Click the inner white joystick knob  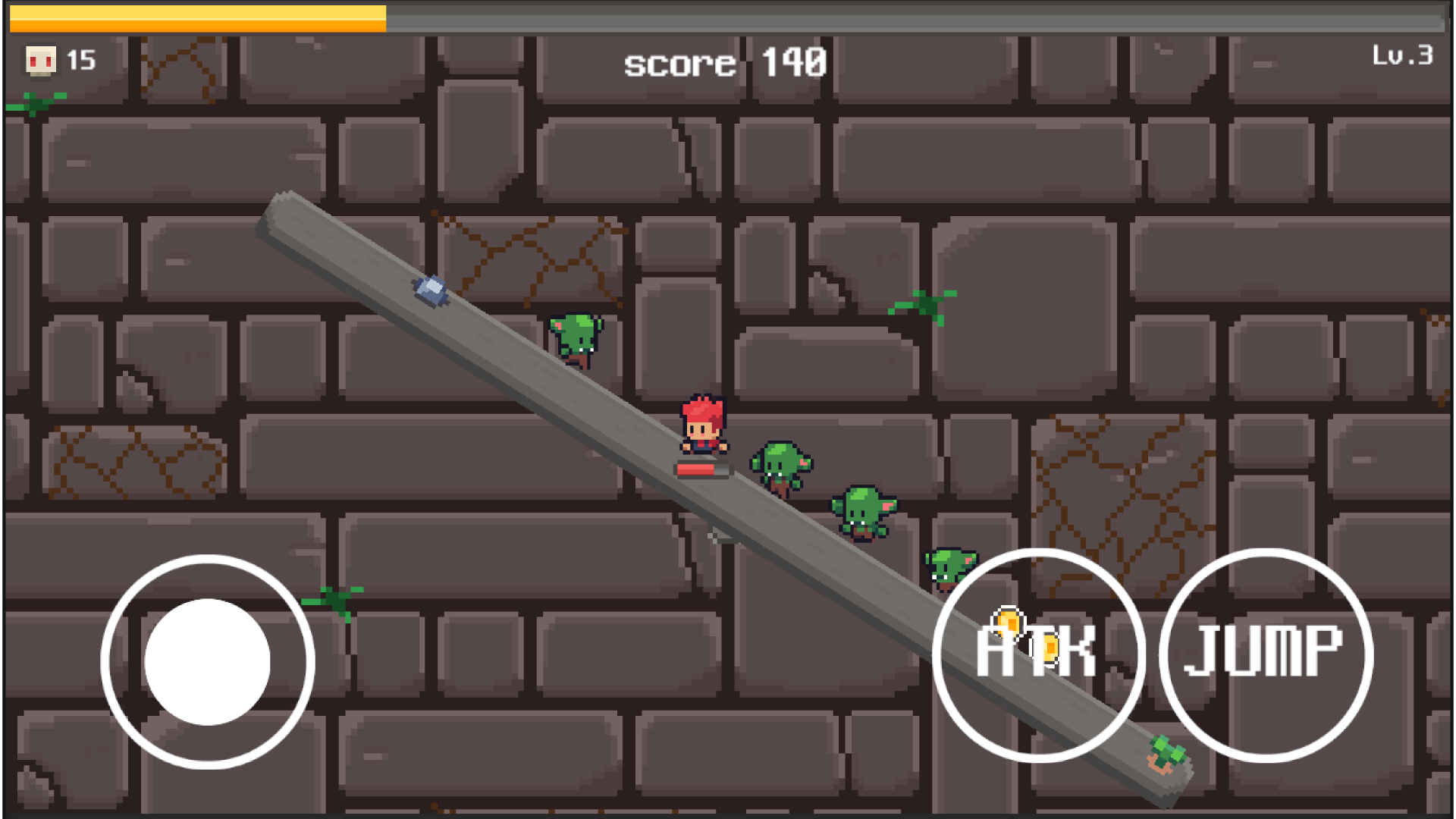coord(209,660)
